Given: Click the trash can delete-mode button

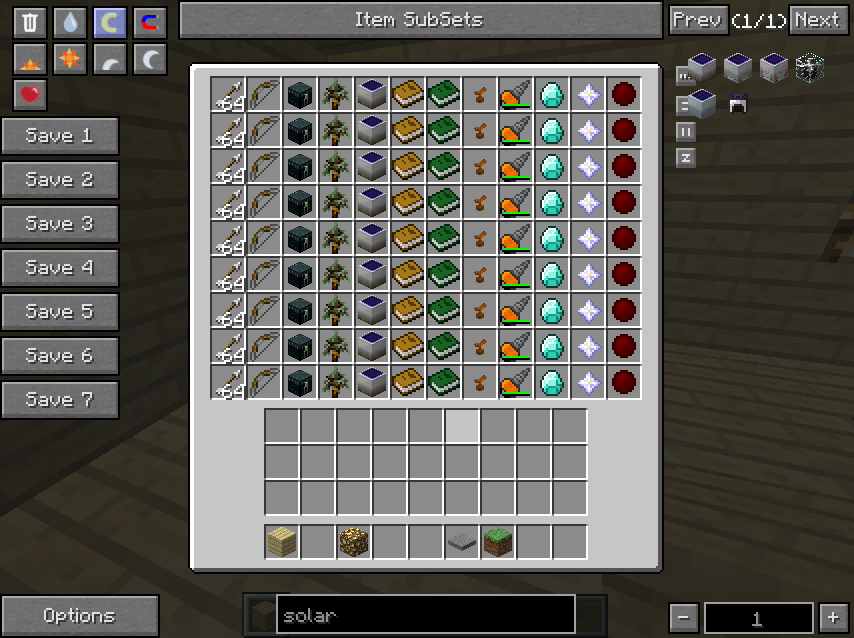Looking at the screenshot, I should click(30, 22).
